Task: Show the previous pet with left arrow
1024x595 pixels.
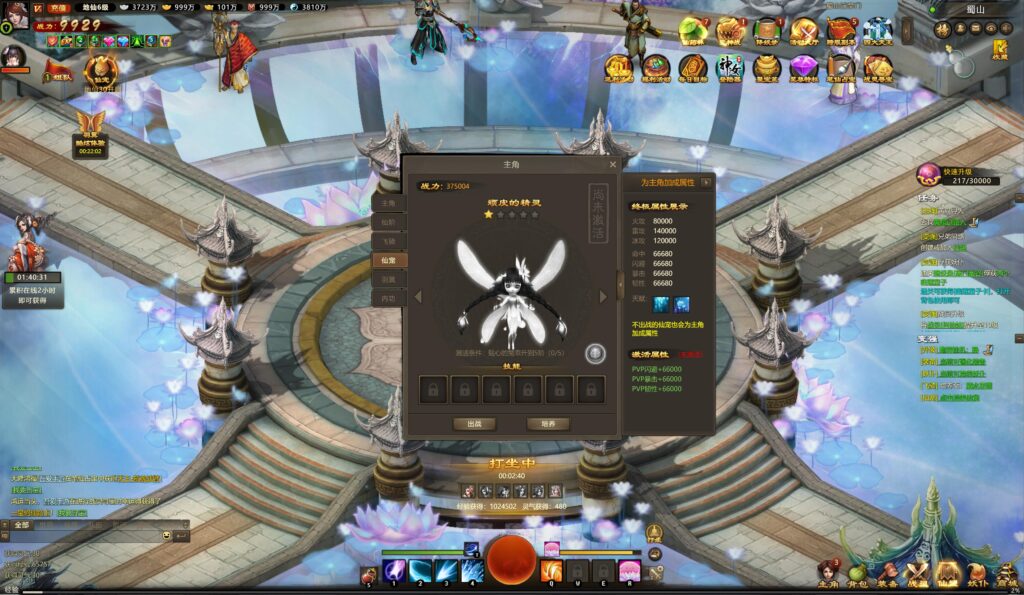Action: [418, 297]
